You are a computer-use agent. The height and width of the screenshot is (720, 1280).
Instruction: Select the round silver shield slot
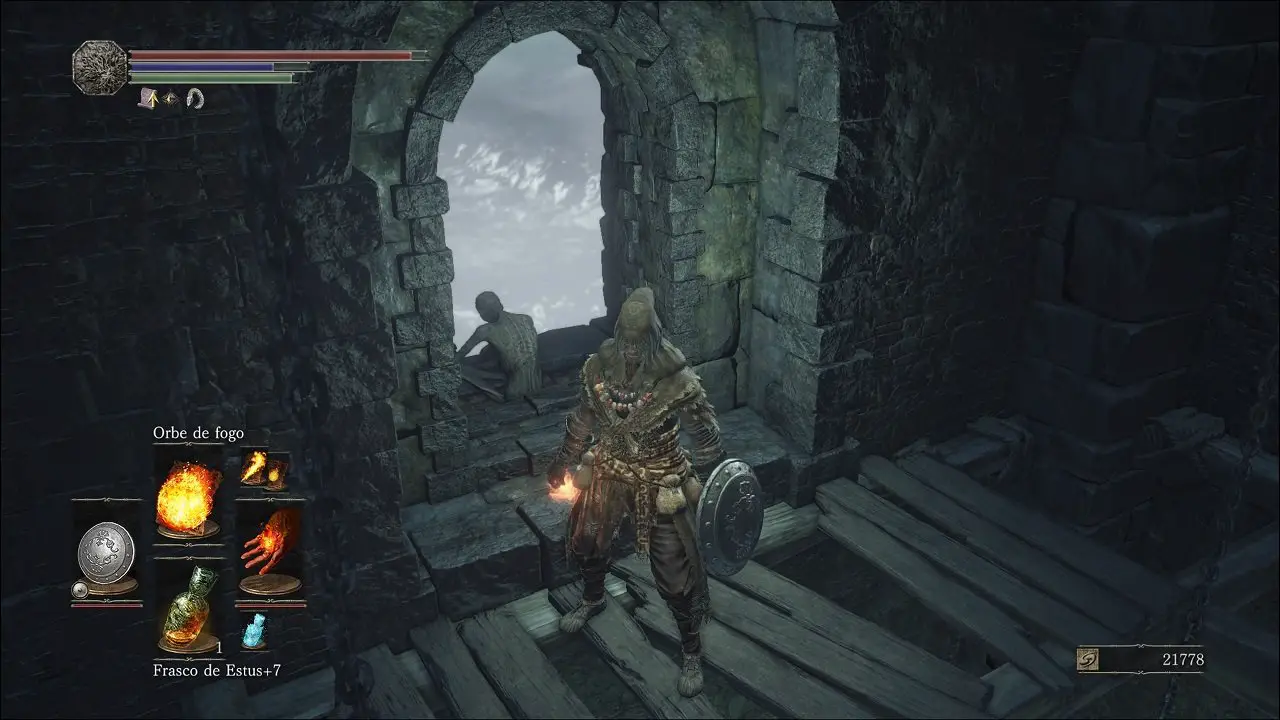[x=106, y=551]
